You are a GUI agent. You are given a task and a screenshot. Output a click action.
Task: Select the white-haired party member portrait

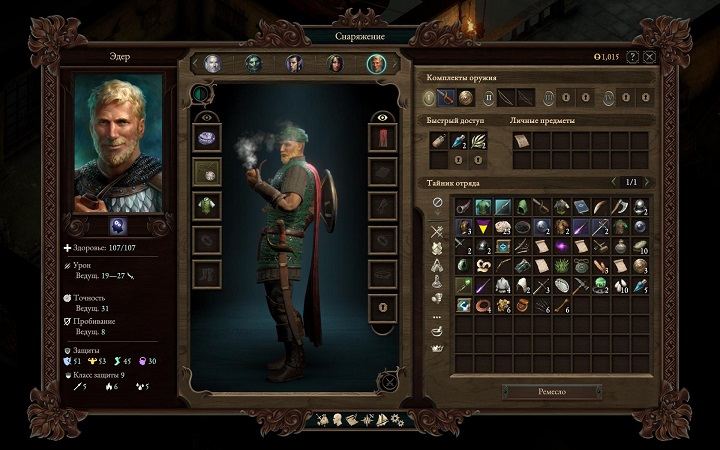(x=213, y=63)
